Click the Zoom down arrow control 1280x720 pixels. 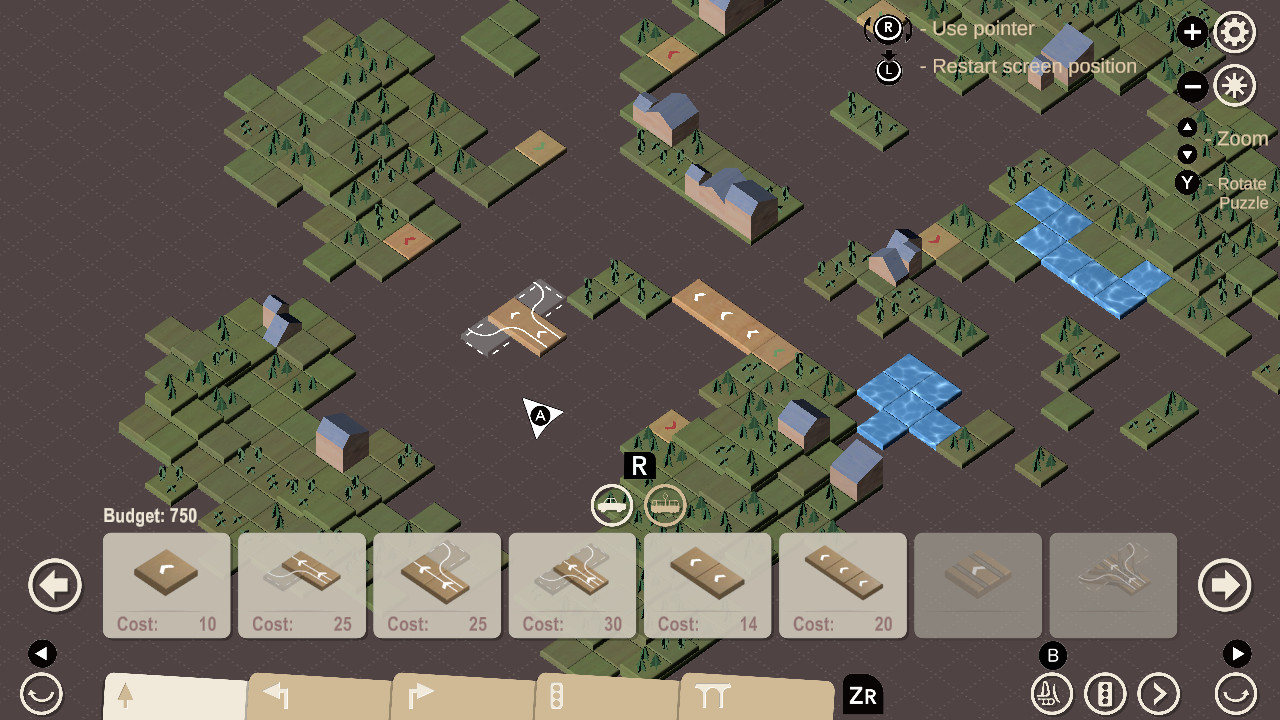tap(1188, 155)
